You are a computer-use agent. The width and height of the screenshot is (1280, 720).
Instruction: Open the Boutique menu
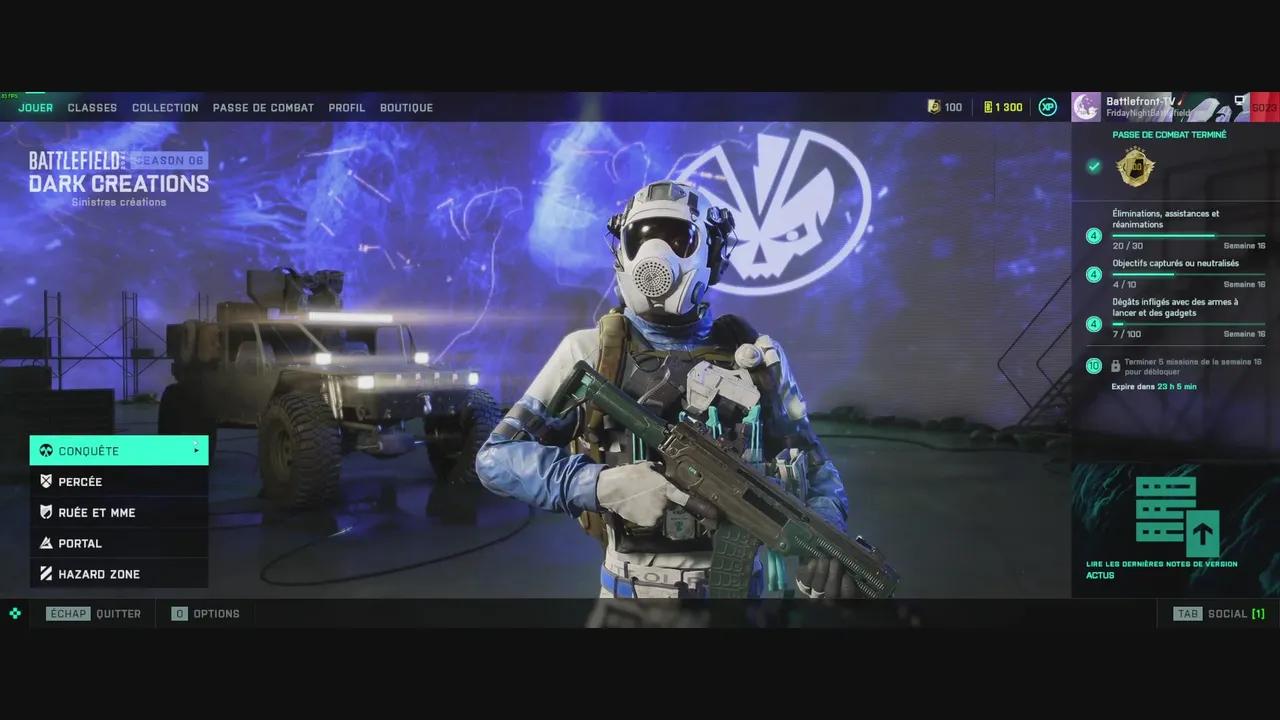pyautogui.click(x=406, y=107)
